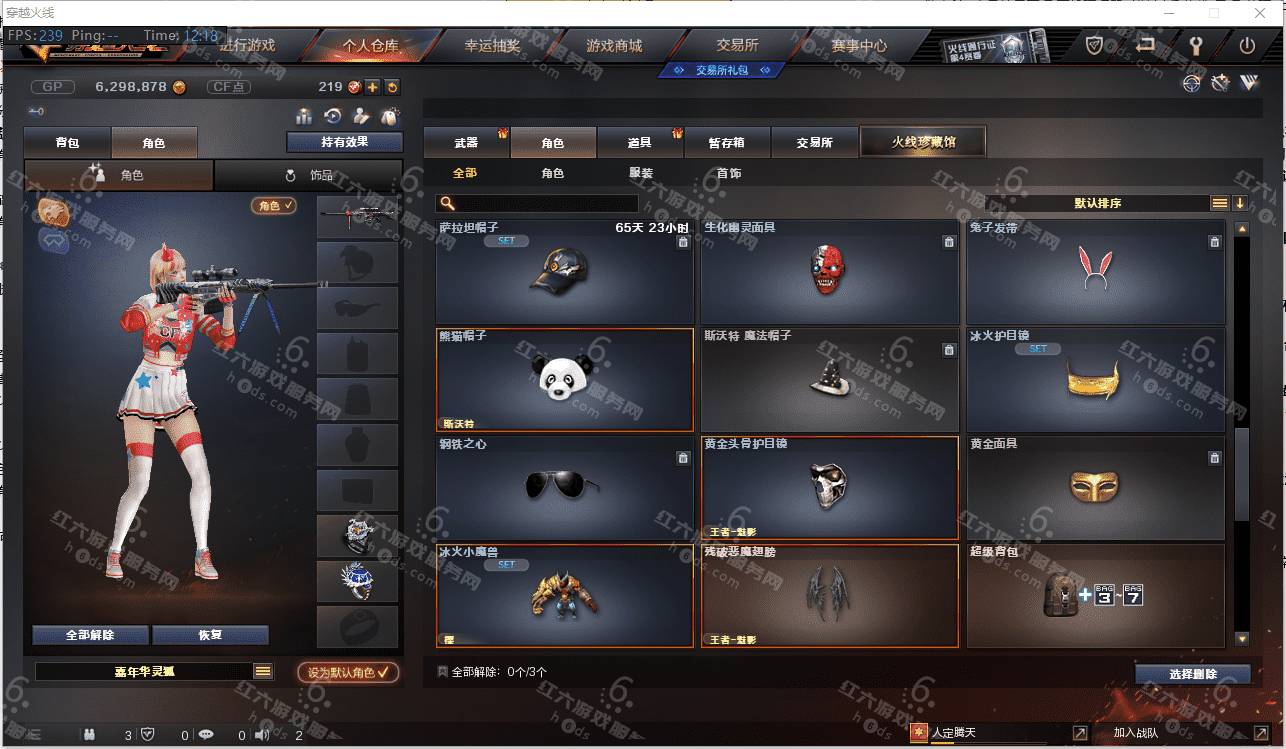Set character as default with 设为默认角色
1286x749 pixels.
(x=348, y=672)
